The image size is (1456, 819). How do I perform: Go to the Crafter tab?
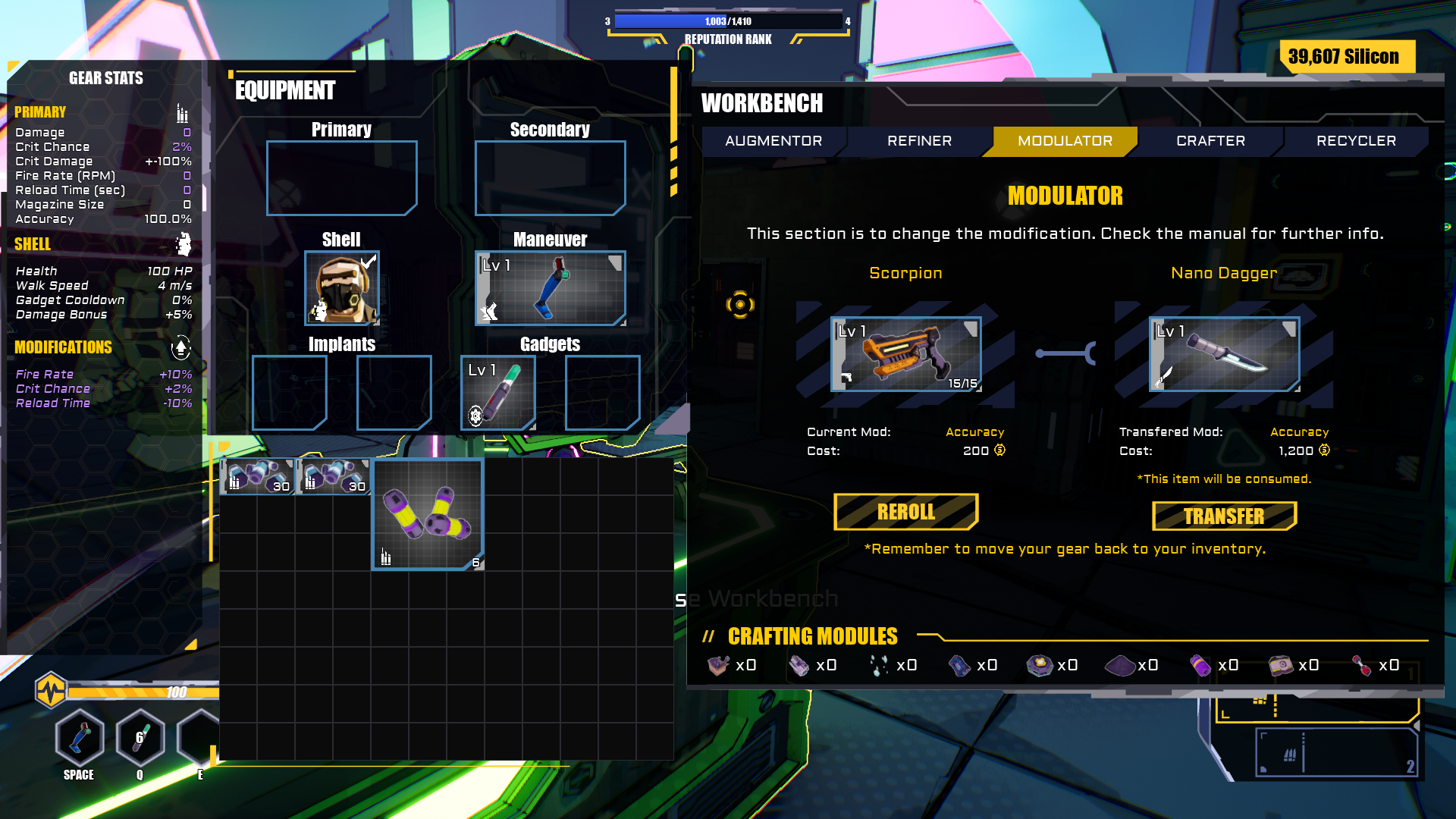tap(1210, 141)
